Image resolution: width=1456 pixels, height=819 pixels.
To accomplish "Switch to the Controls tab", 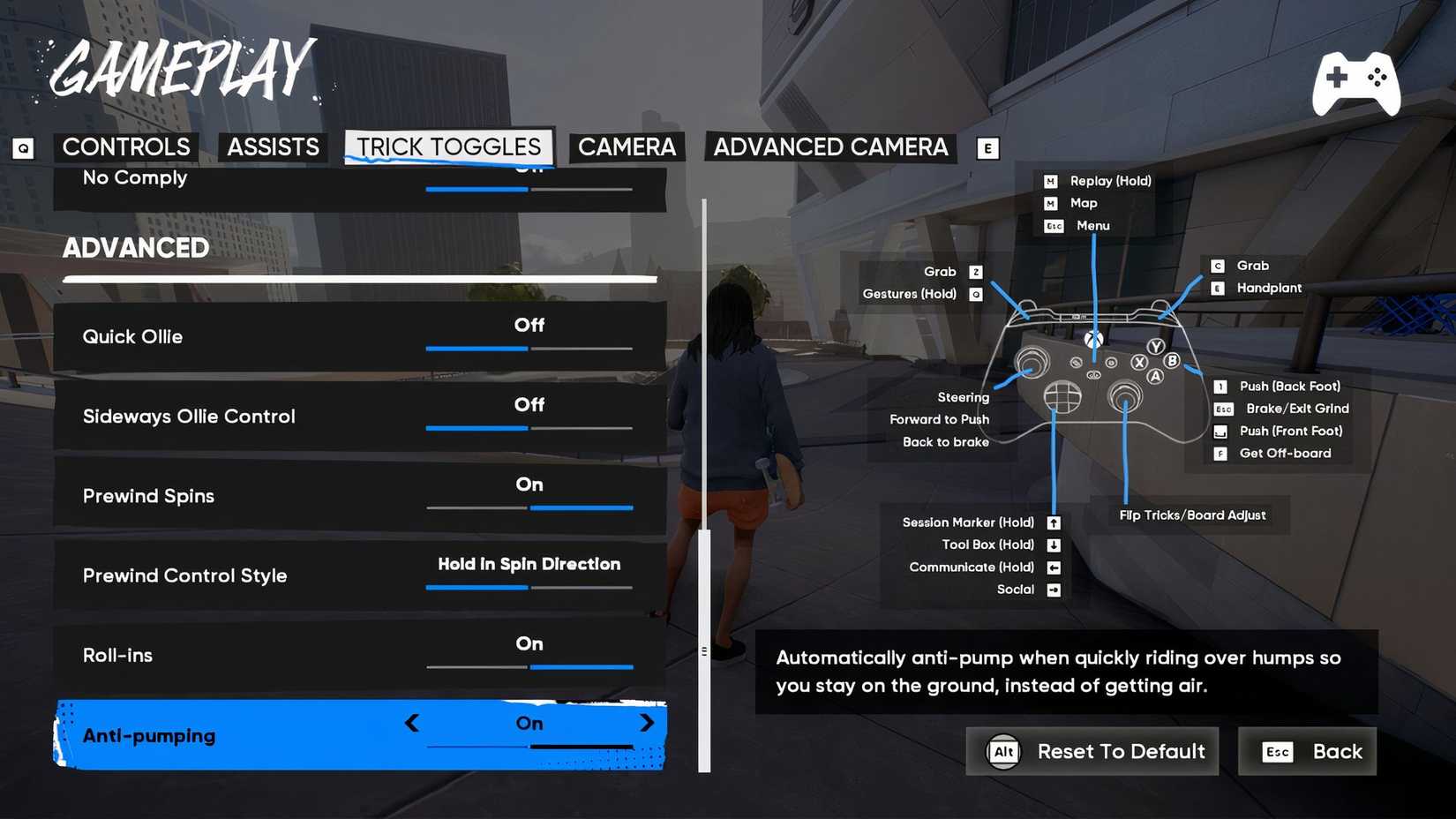I will click(126, 147).
